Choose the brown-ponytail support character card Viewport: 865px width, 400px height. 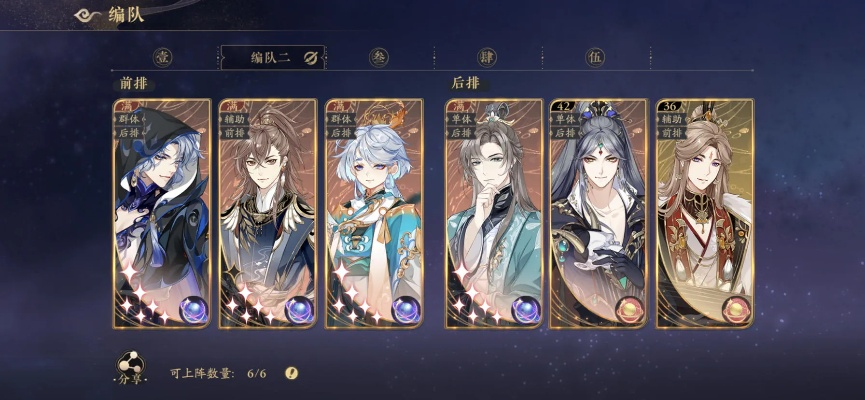pos(267,213)
